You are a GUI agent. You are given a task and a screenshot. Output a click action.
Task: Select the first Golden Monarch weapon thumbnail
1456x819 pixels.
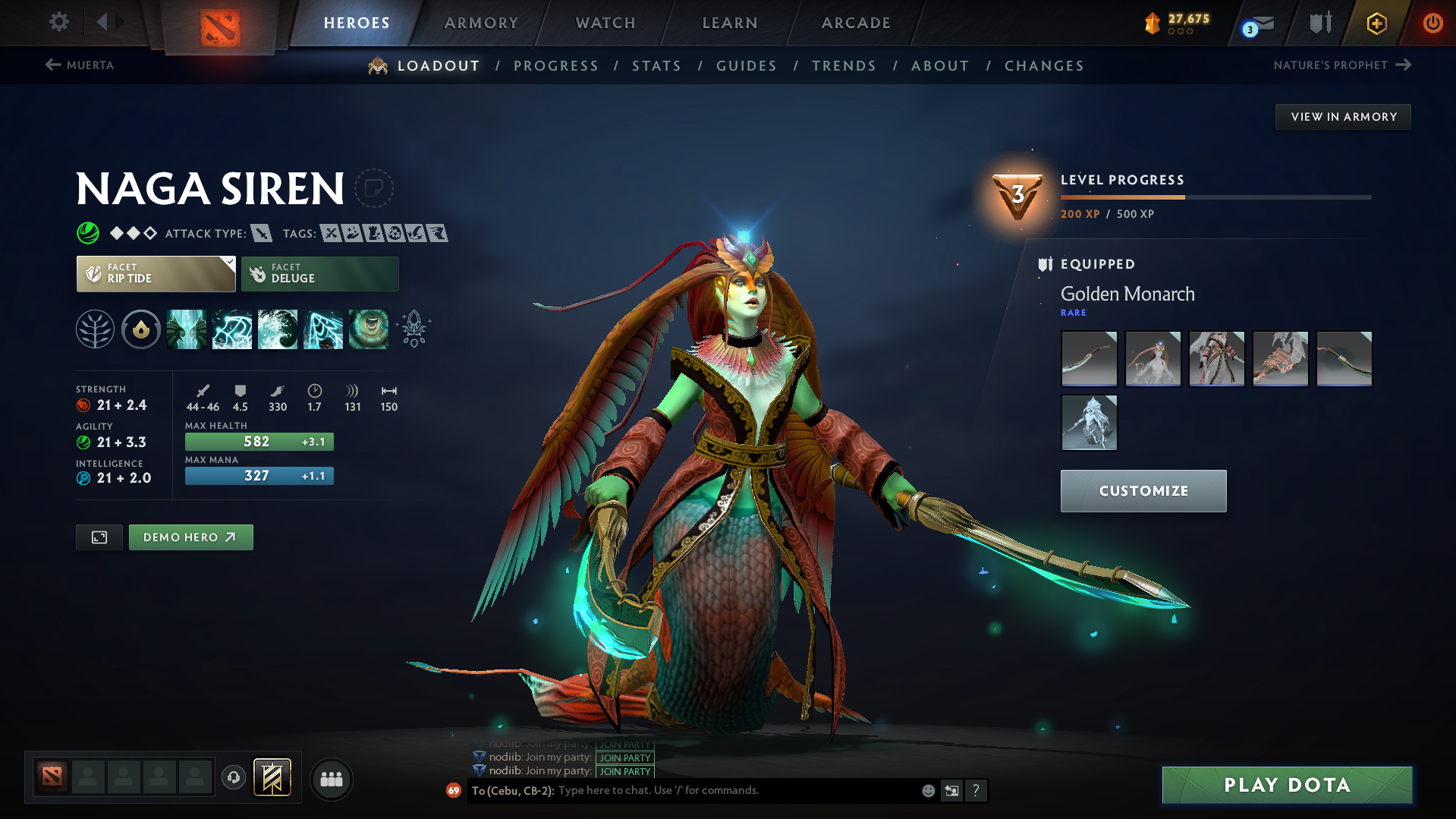1089,358
